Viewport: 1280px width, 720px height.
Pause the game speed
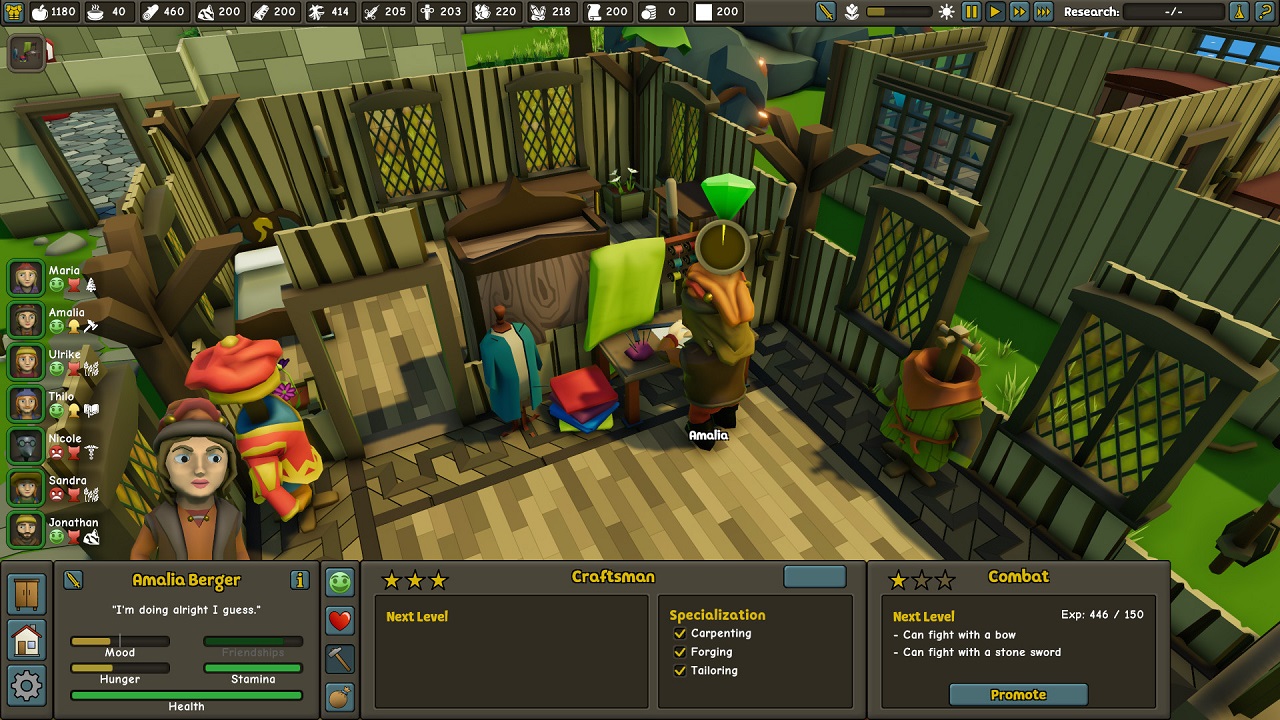(971, 12)
